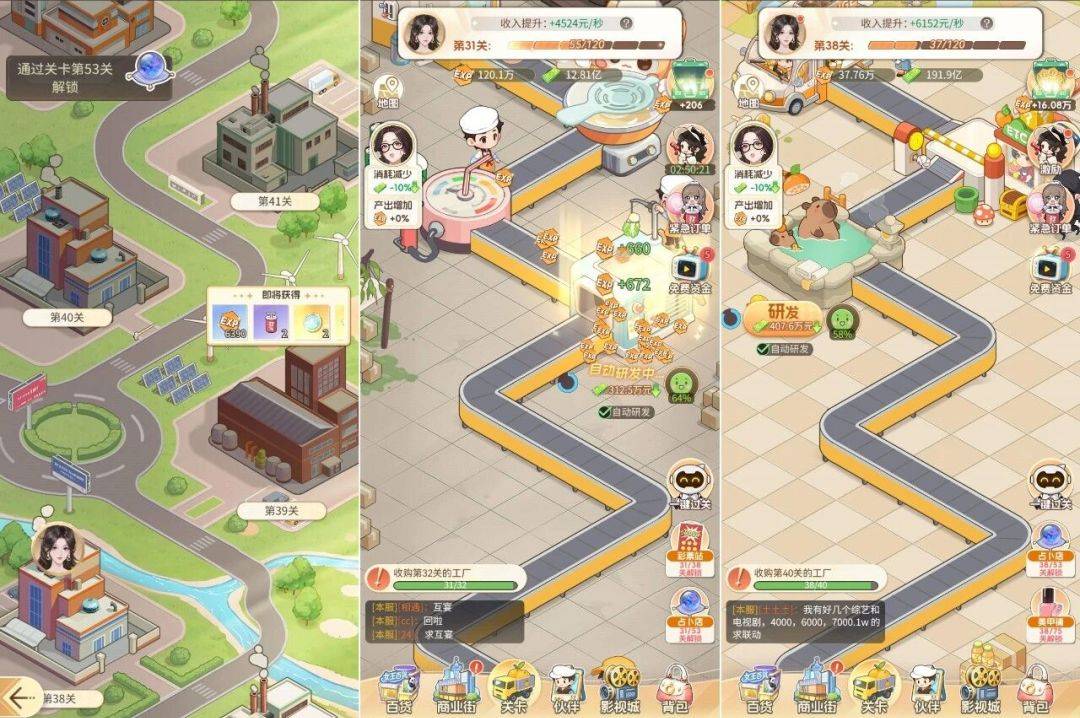The width and height of the screenshot is (1080, 718).
Task: Click the 64% green face icon
Action: pos(681,384)
